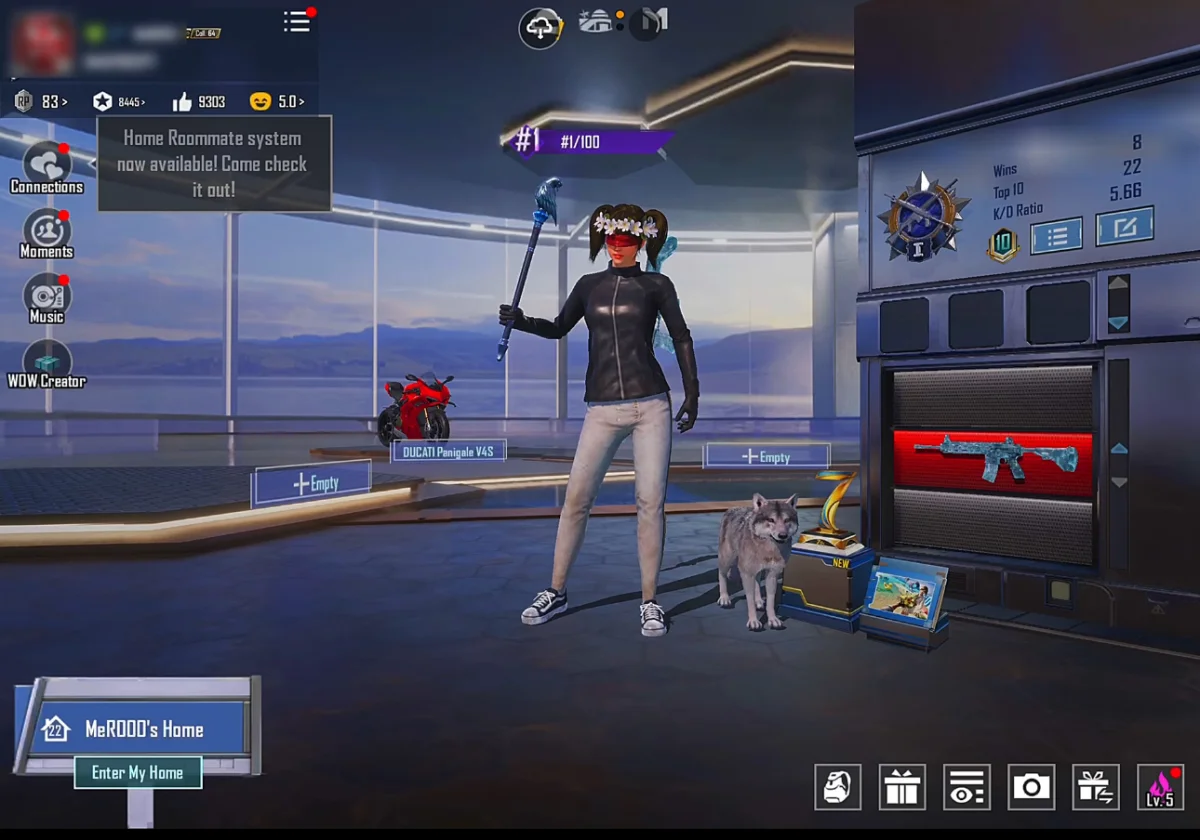Open the eye-and-list display settings icon
The image size is (1200, 840).
click(x=966, y=787)
